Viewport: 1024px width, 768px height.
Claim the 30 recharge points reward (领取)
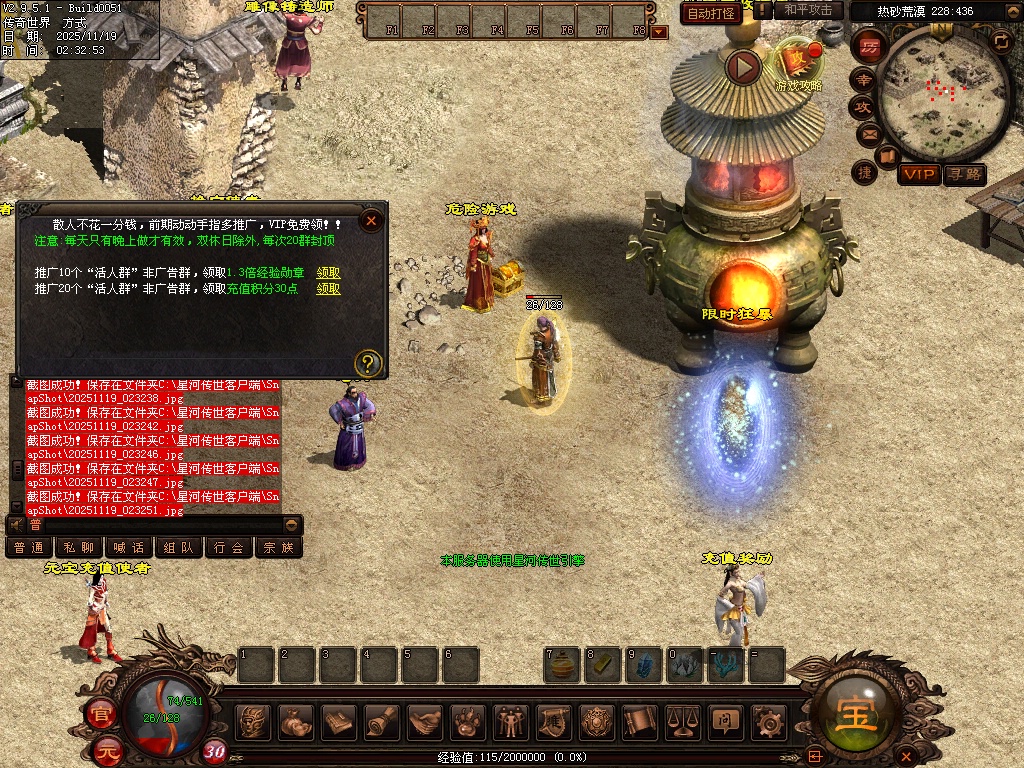pyautogui.click(x=328, y=289)
